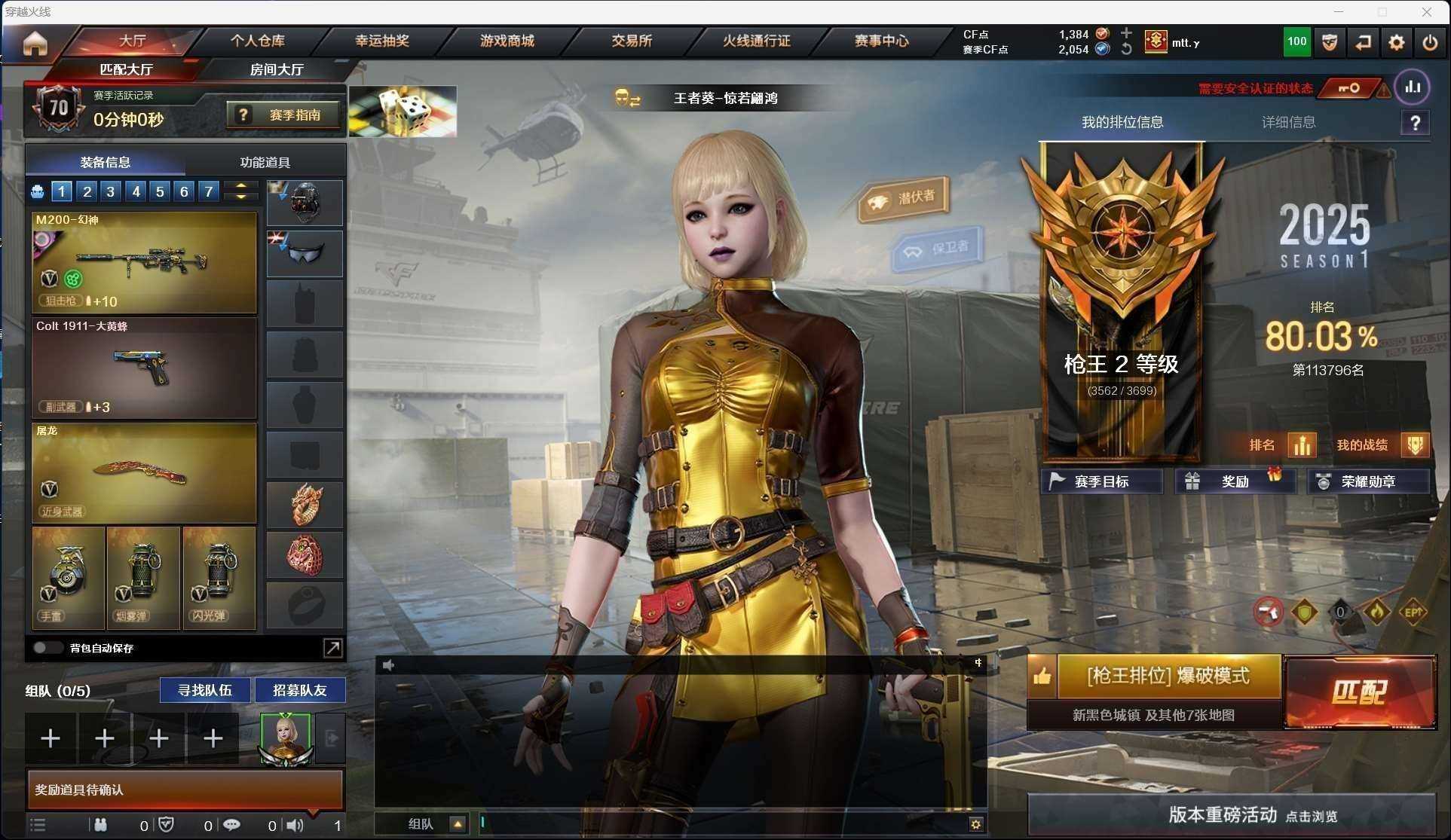Screen dimensions: 1451x840
Task: Select the Colt 1911-大黄蜂 pistol slot
Action: pos(144,368)
